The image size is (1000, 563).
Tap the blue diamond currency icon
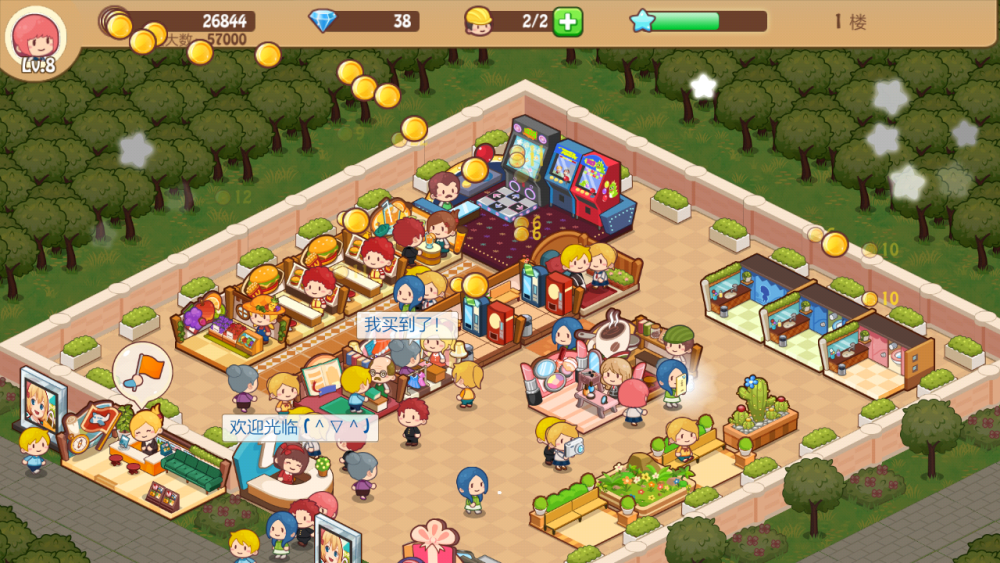coord(323,21)
